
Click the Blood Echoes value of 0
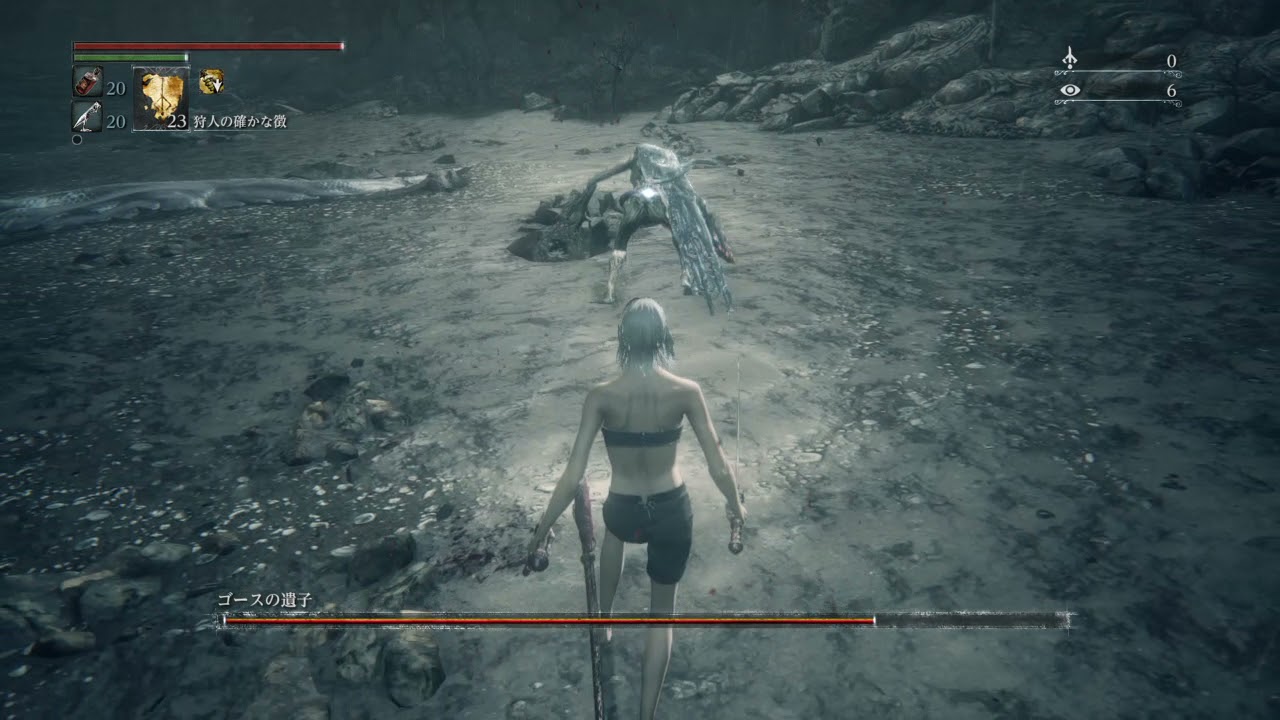(x=1173, y=60)
